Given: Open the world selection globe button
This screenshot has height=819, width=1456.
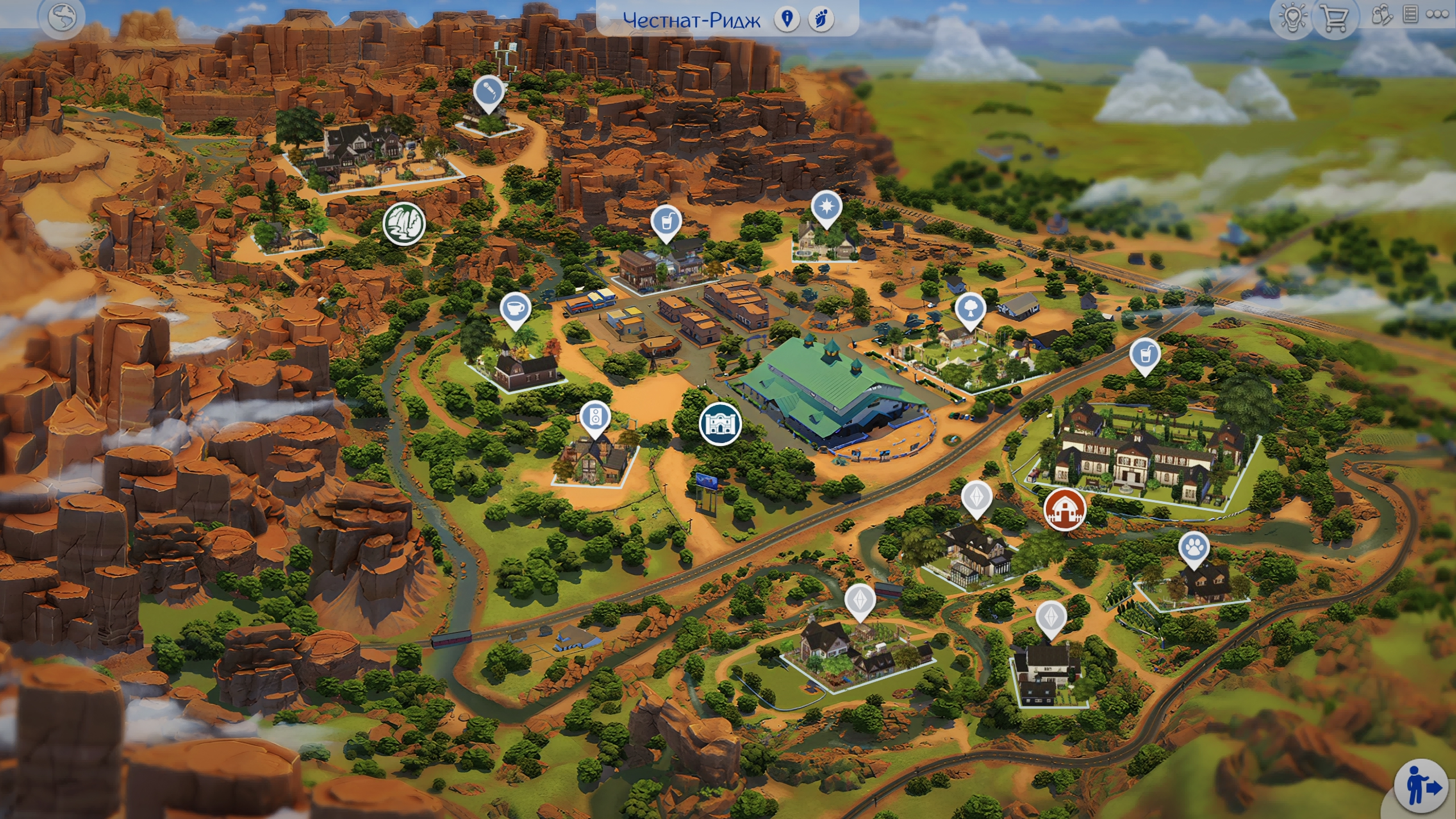Looking at the screenshot, I should [x=61, y=18].
